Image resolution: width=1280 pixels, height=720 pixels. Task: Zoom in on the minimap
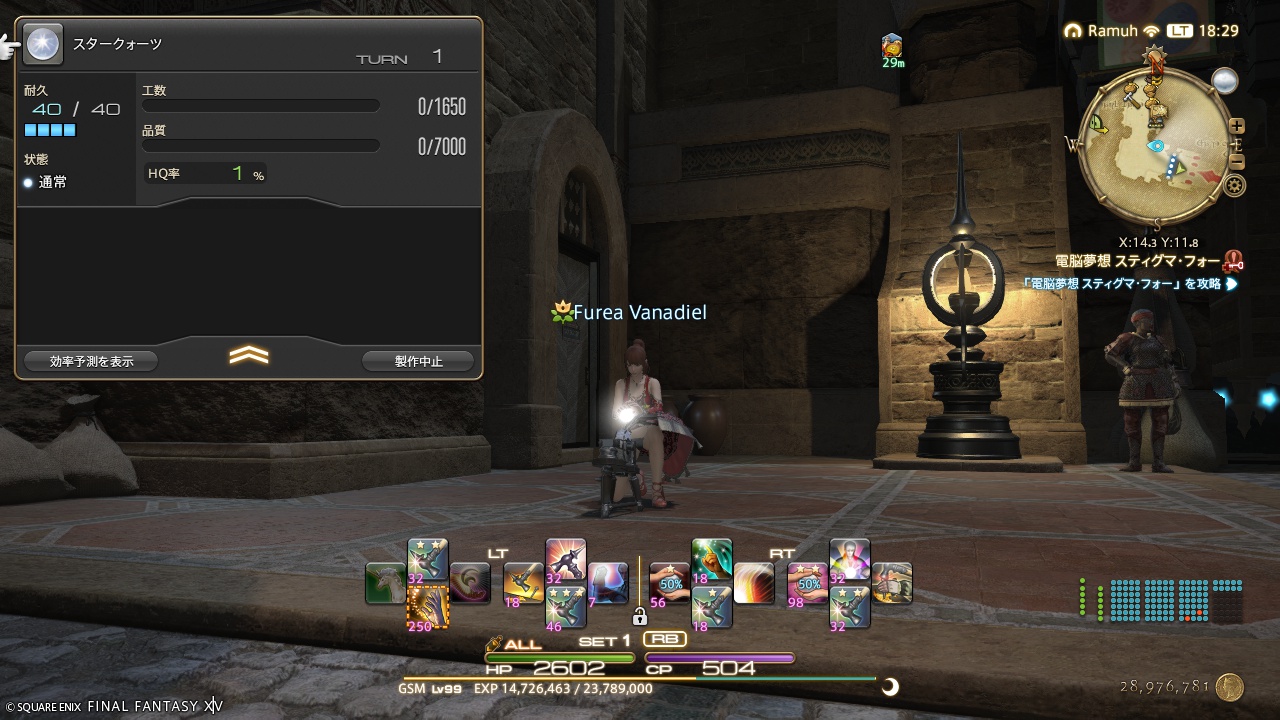(x=1237, y=126)
